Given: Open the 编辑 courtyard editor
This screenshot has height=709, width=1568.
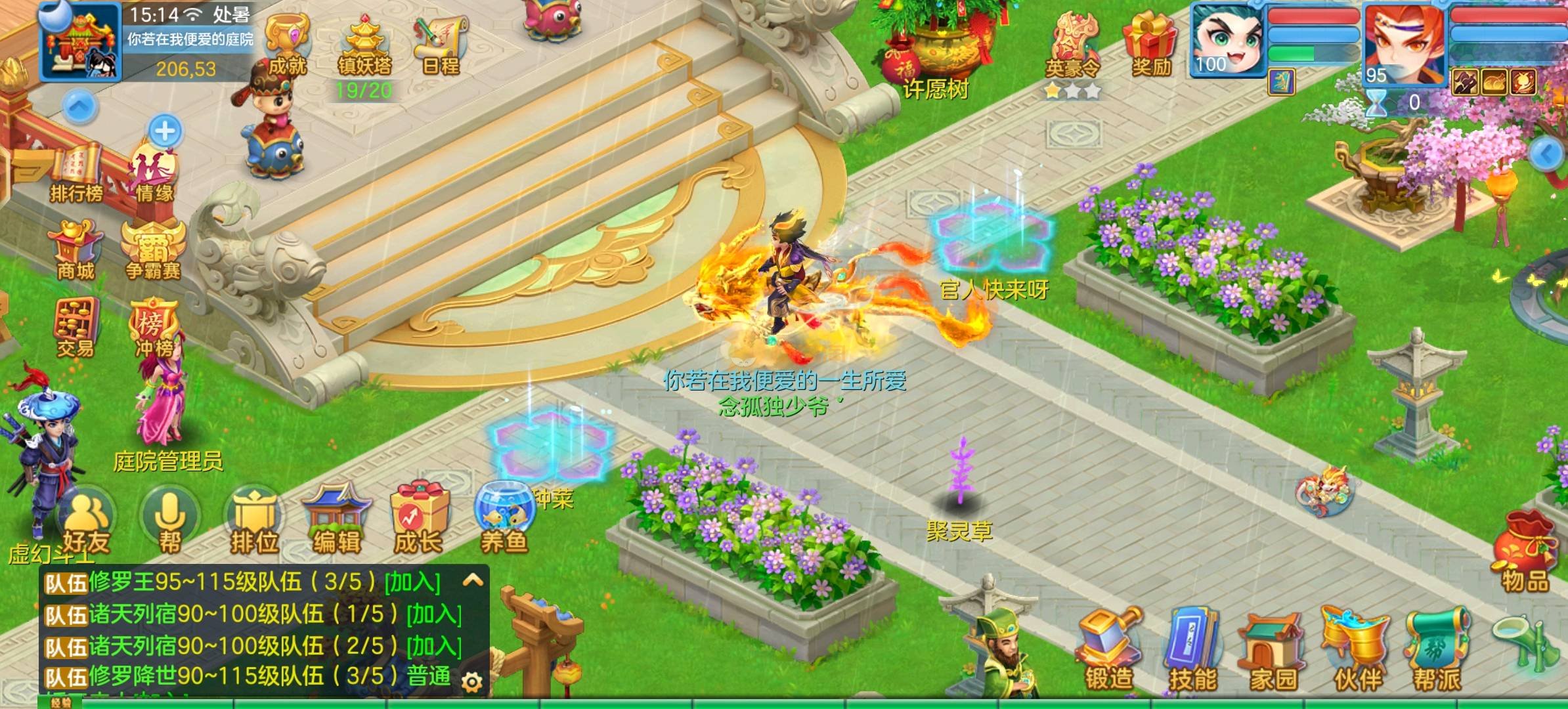Looking at the screenshot, I should [336, 522].
